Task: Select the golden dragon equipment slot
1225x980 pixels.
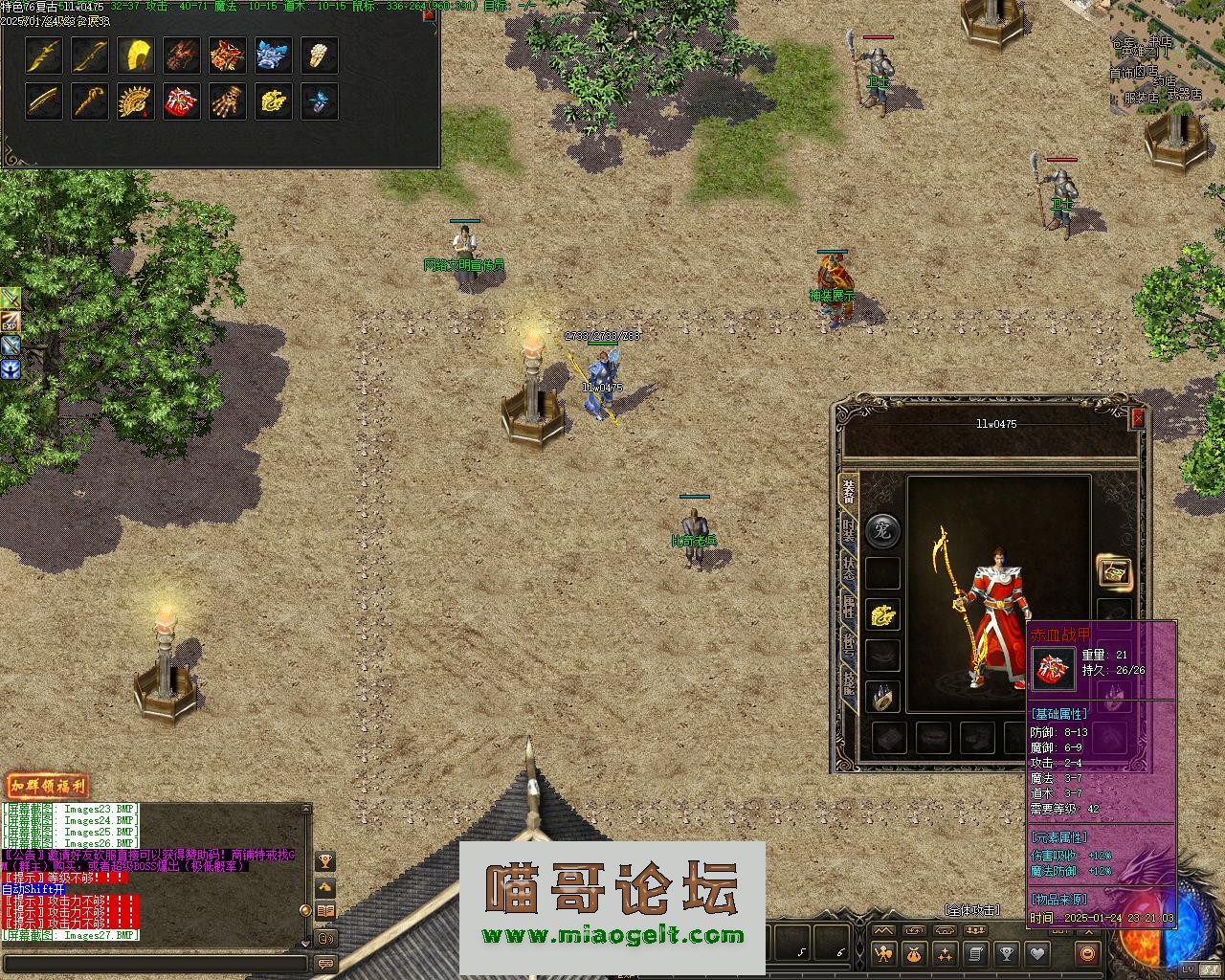Action: click(x=882, y=615)
